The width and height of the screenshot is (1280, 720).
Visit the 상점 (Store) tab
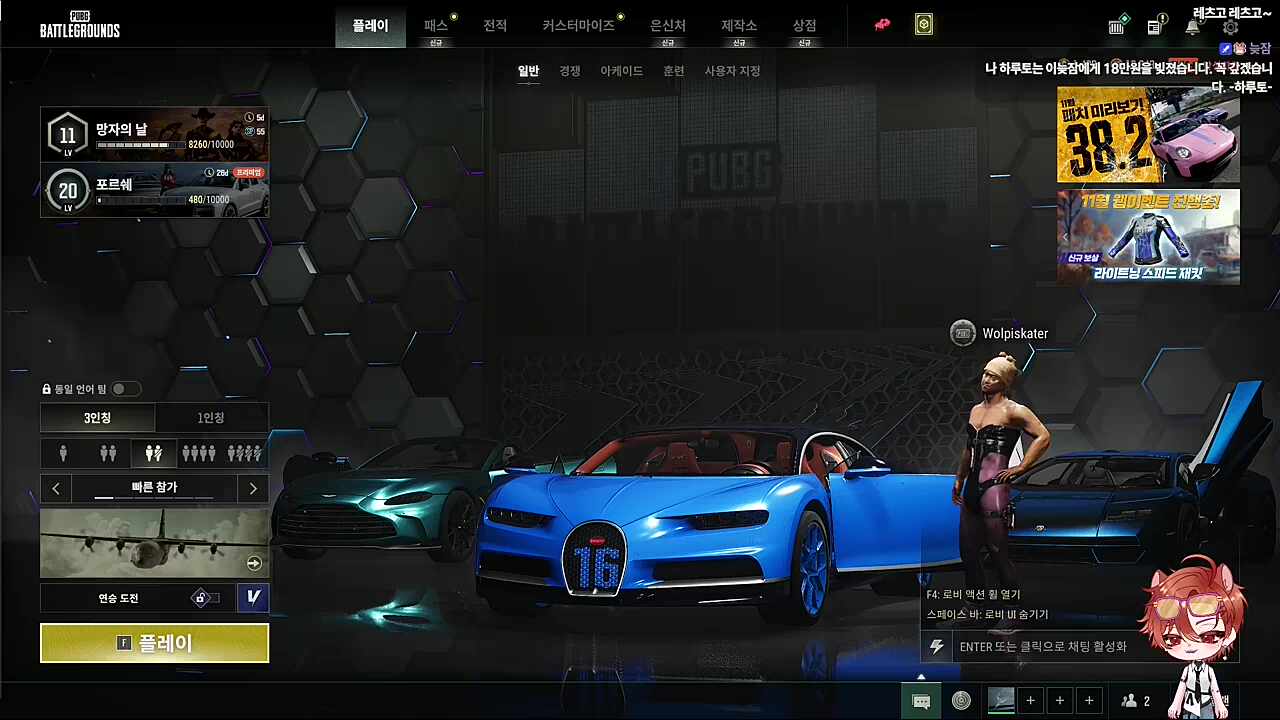pyautogui.click(x=804, y=26)
